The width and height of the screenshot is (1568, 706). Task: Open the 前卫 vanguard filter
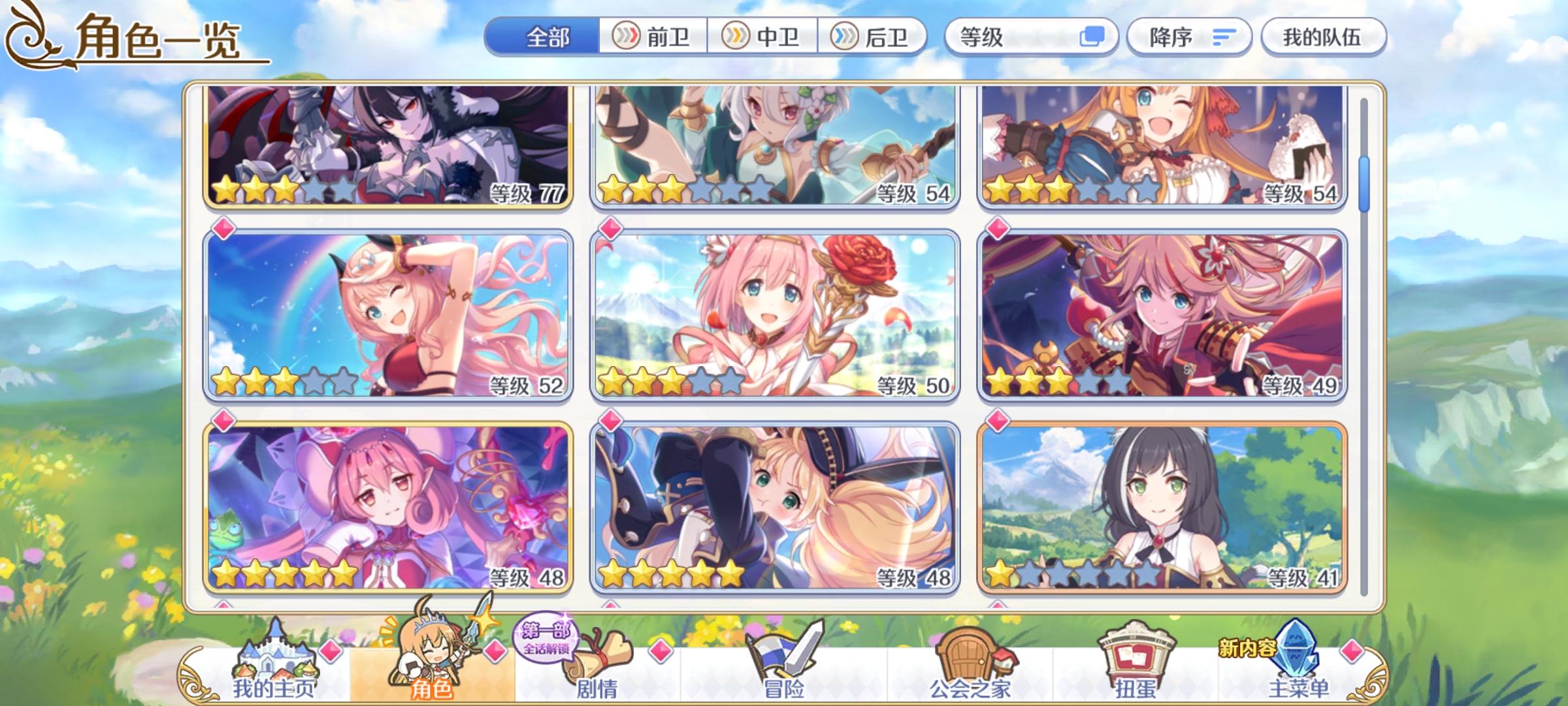651,37
